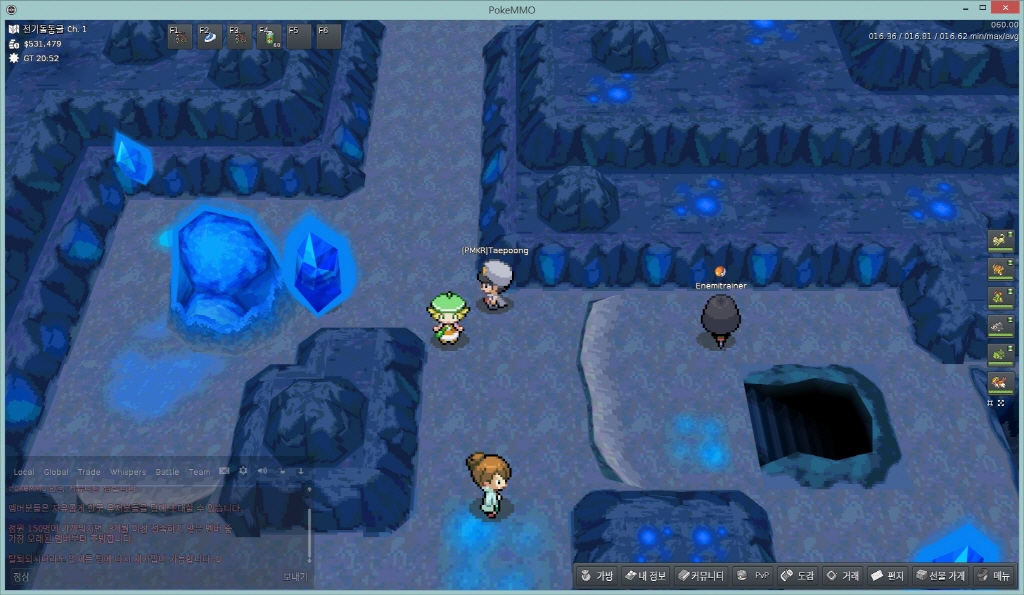Close the PokeMMO window
This screenshot has height=595, width=1024.
[1005, 9]
